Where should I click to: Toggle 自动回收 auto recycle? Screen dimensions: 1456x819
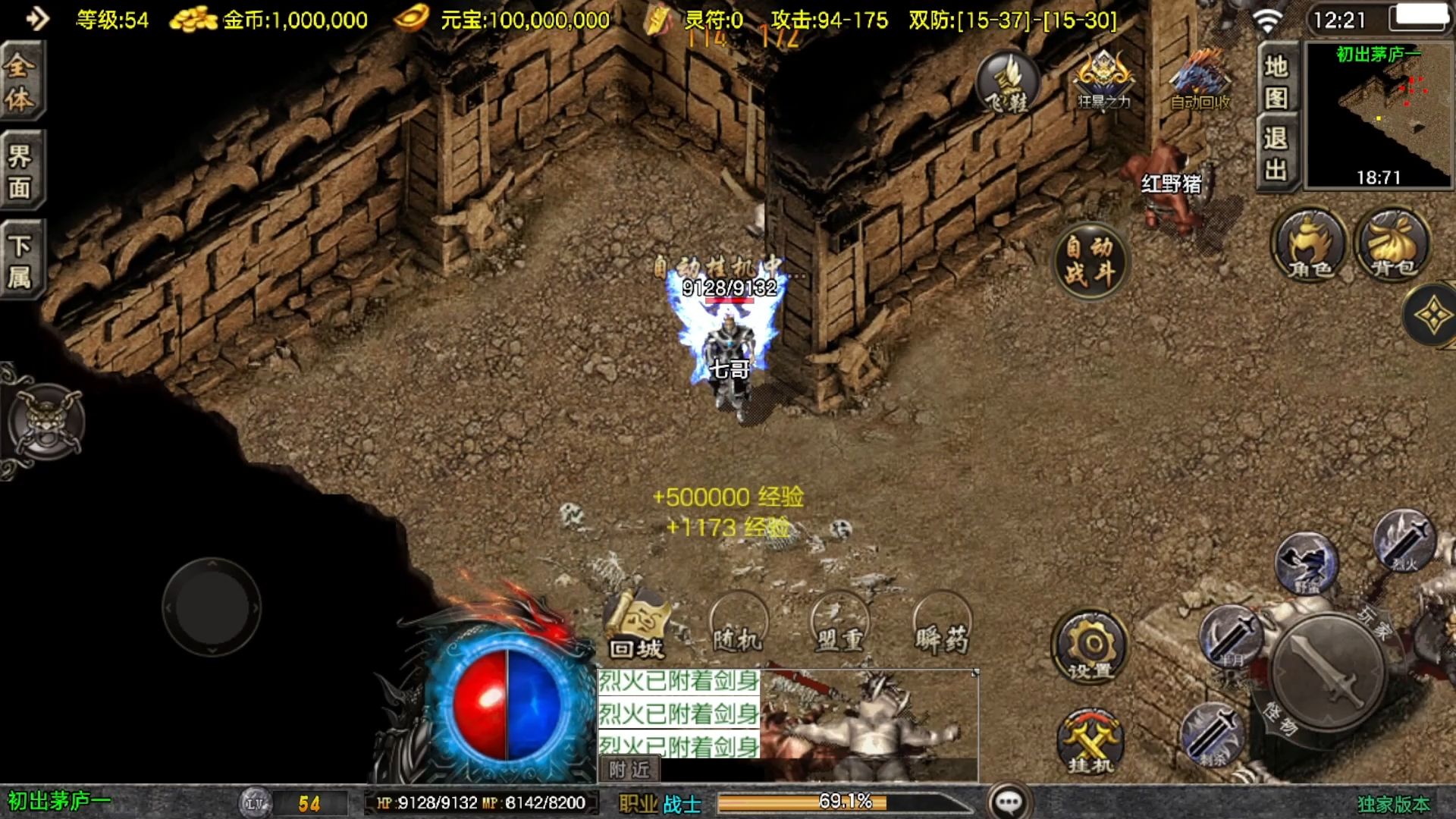(1200, 80)
